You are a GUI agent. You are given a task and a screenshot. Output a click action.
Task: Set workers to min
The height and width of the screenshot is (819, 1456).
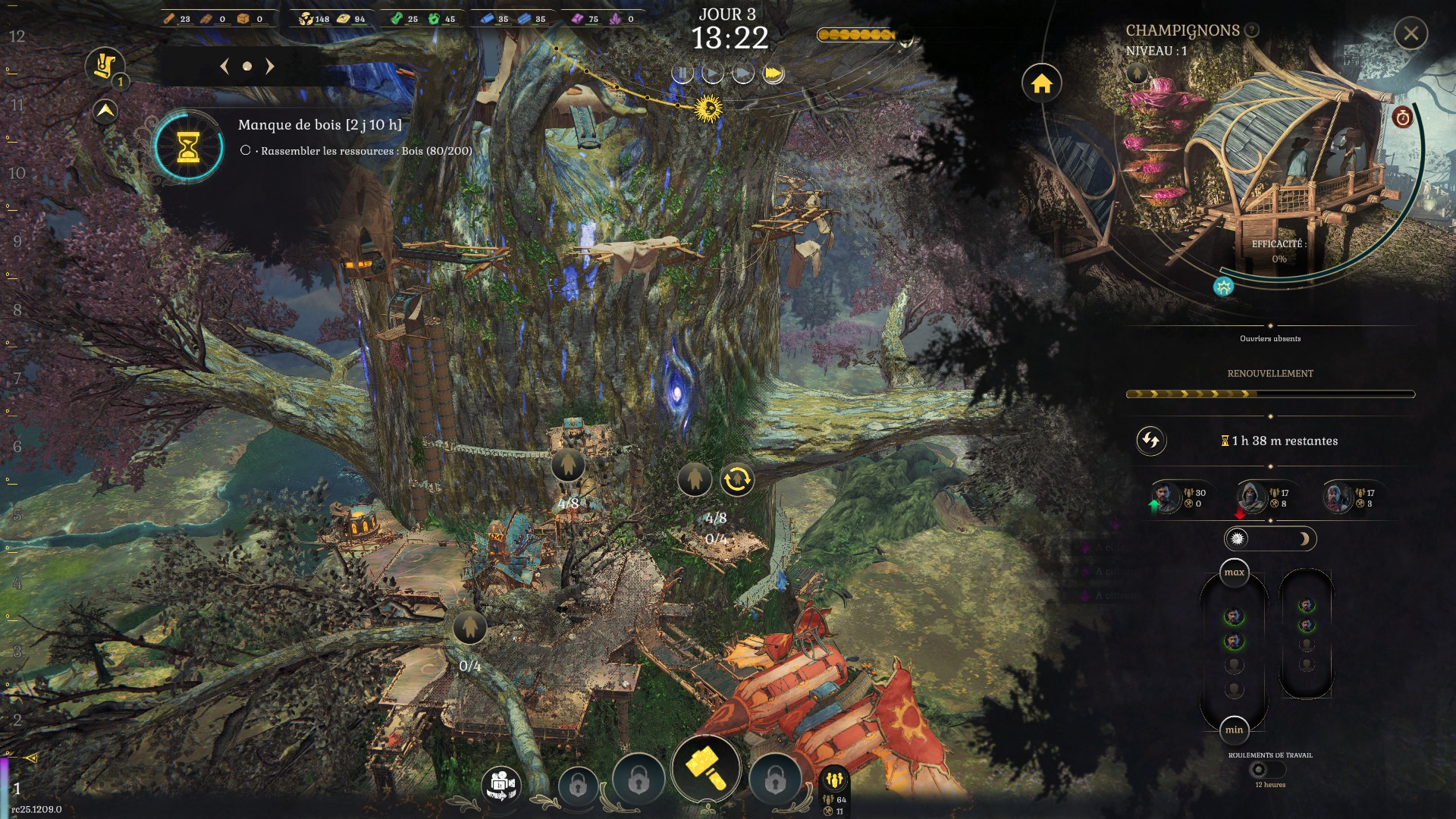click(1234, 730)
